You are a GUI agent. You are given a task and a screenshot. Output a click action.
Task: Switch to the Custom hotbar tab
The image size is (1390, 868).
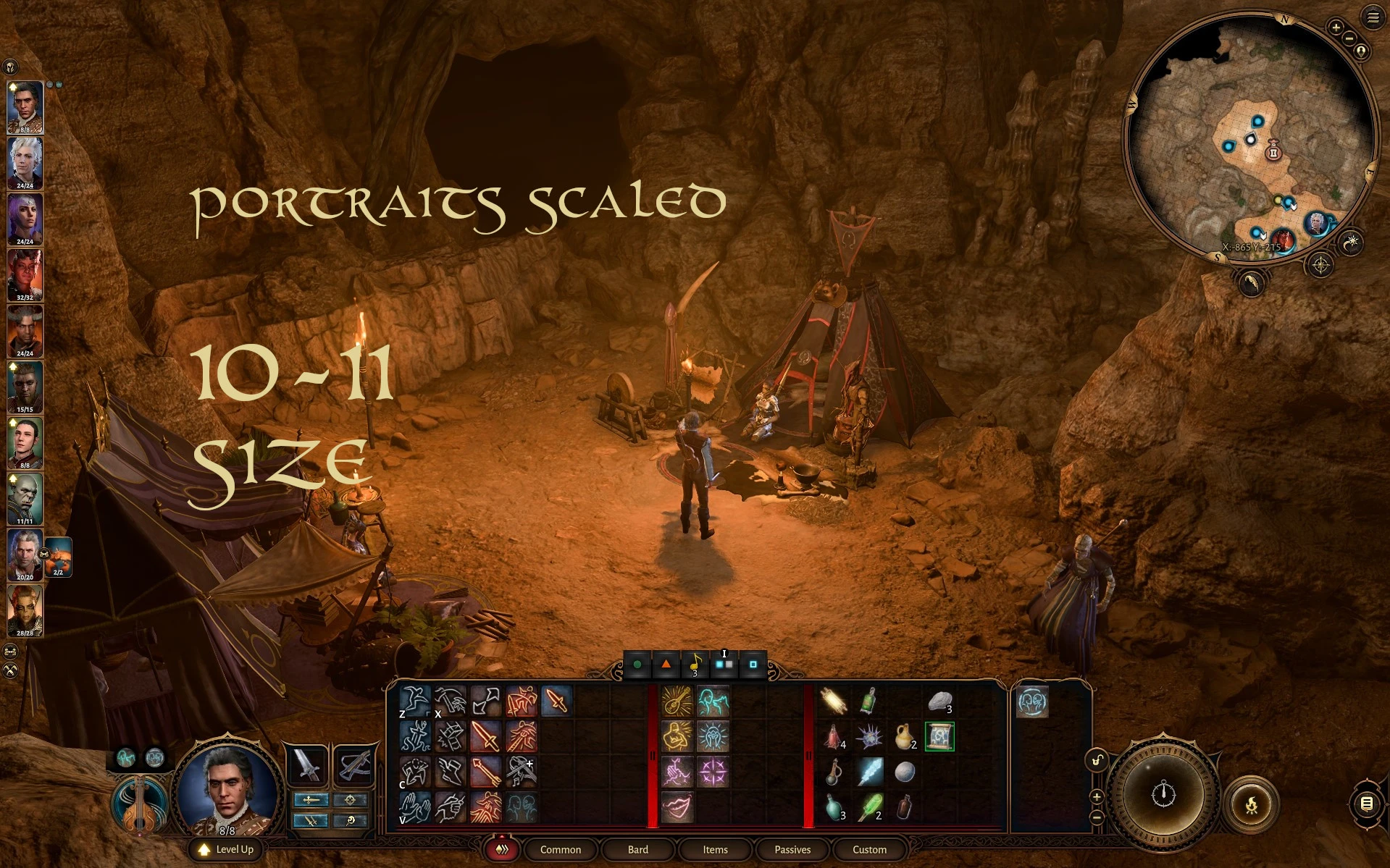pos(869,849)
